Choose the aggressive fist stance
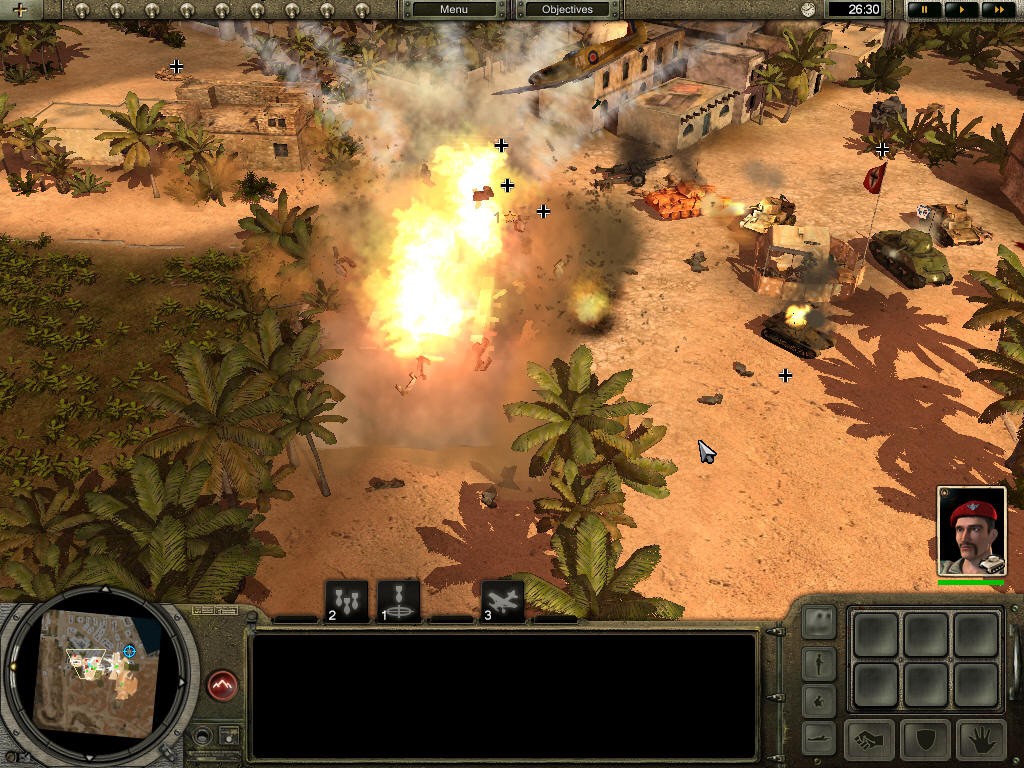The width and height of the screenshot is (1024, 768). pyautogui.click(x=869, y=740)
